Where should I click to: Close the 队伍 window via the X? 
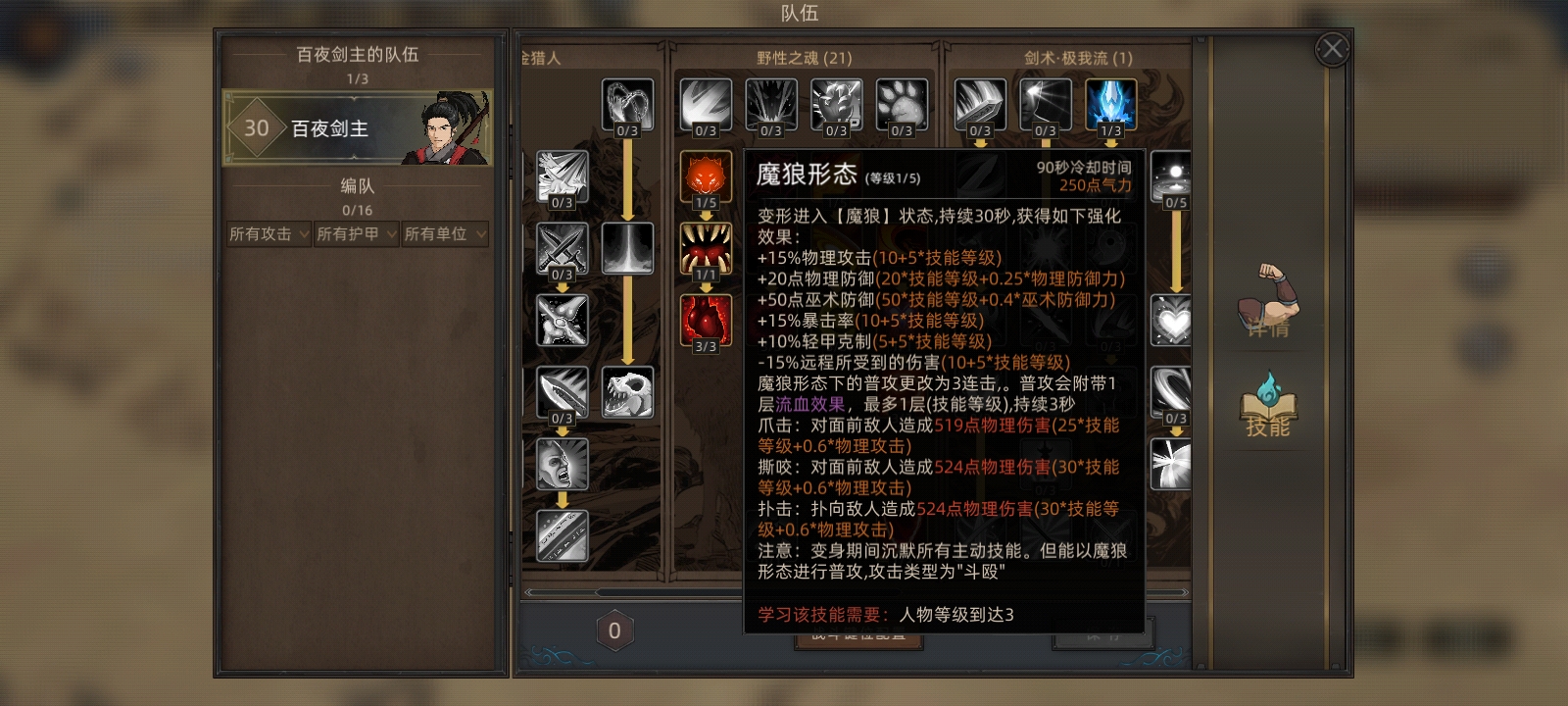(x=1331, y=49)
